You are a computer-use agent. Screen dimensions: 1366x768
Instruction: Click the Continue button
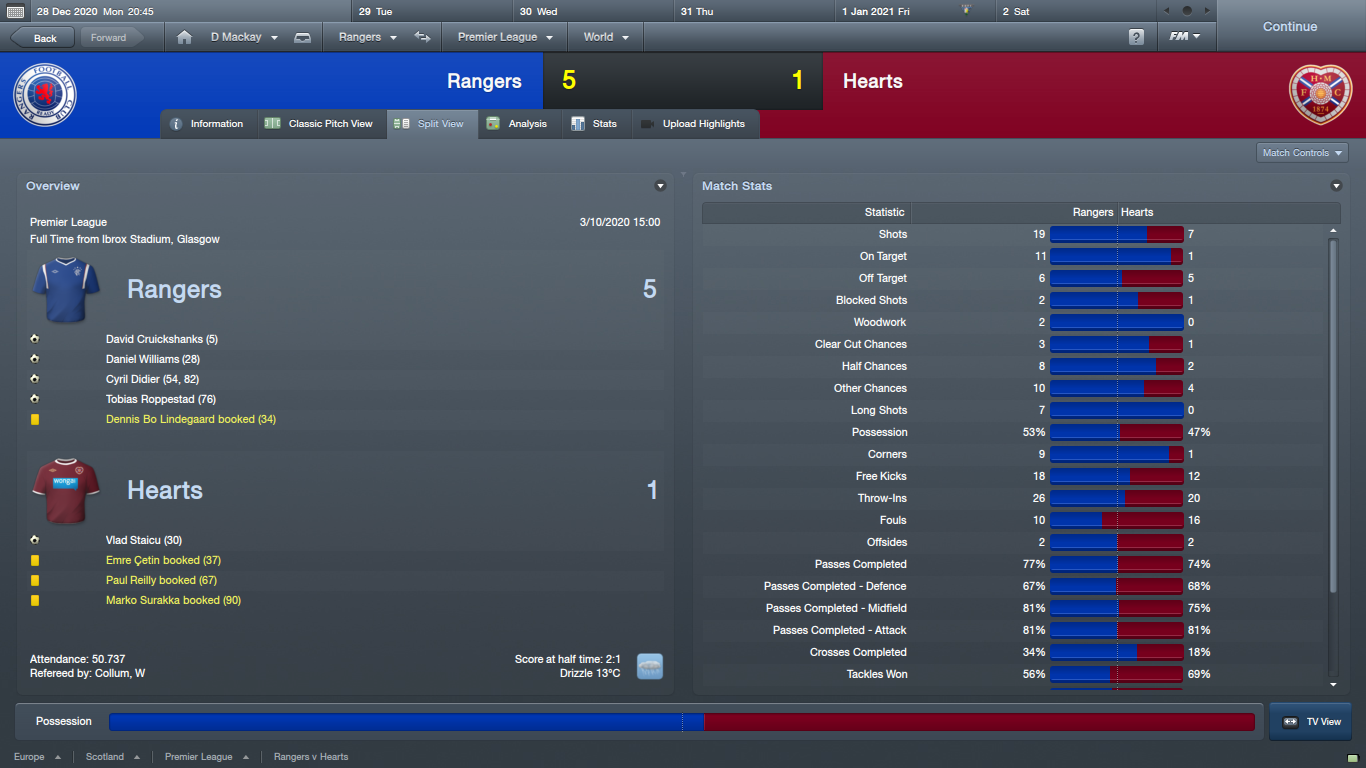(x=1289, y=27)
